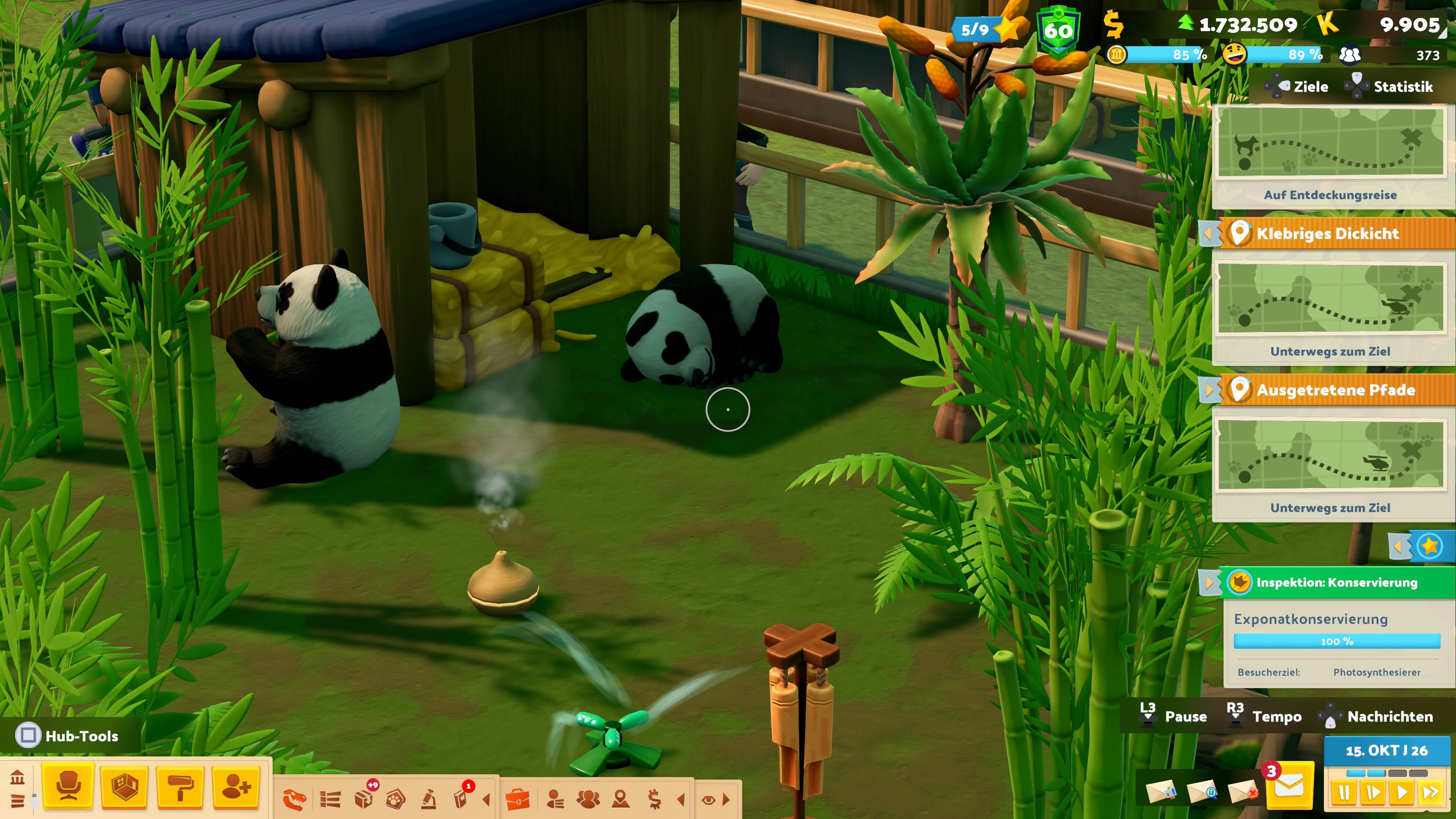Image resolution: width=1456 pixels, height=819 pixels.
Task: Choose the paint roller decoration tool
Action: pos(180,786)
